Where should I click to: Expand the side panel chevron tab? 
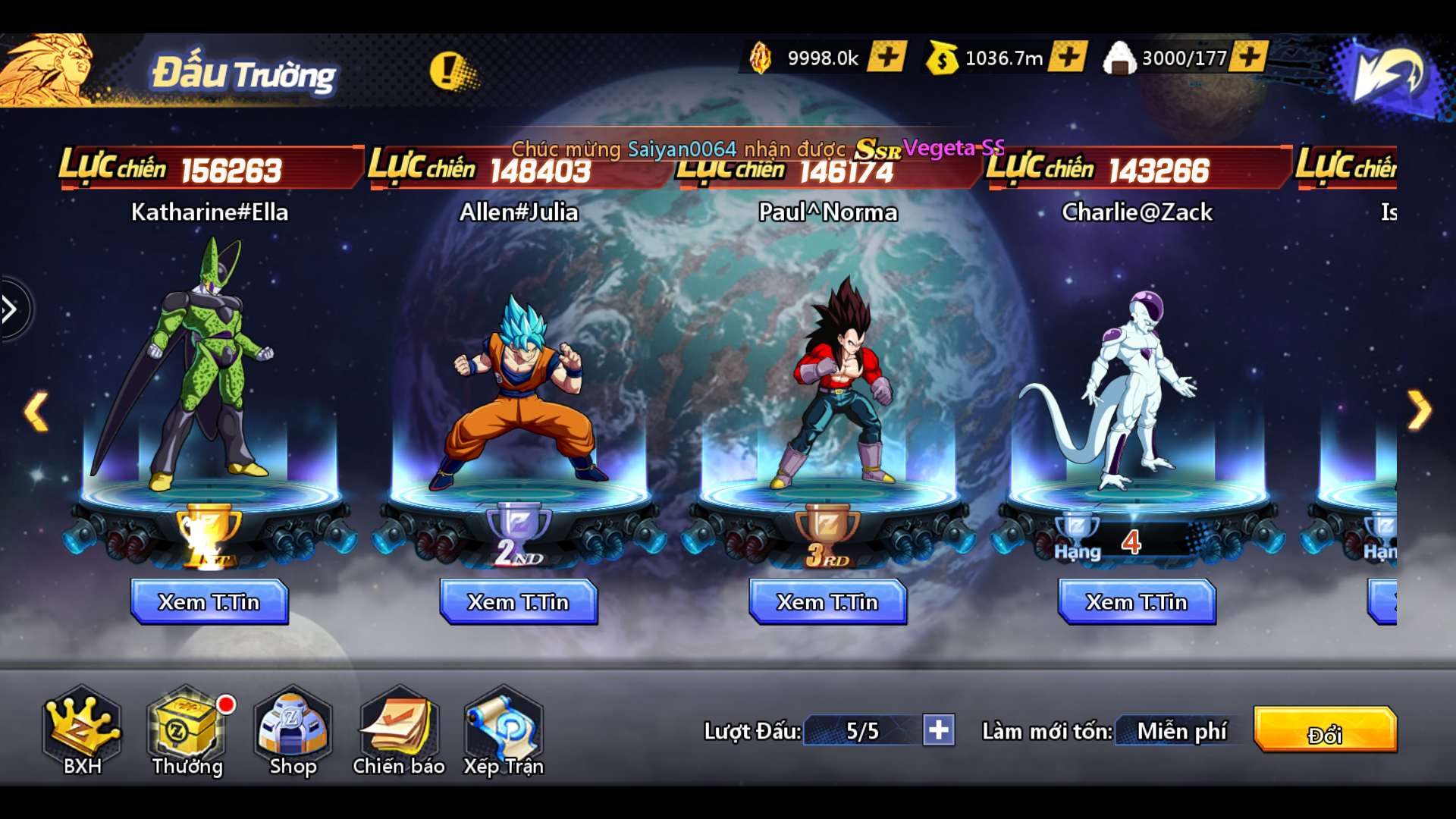point(11,309)
